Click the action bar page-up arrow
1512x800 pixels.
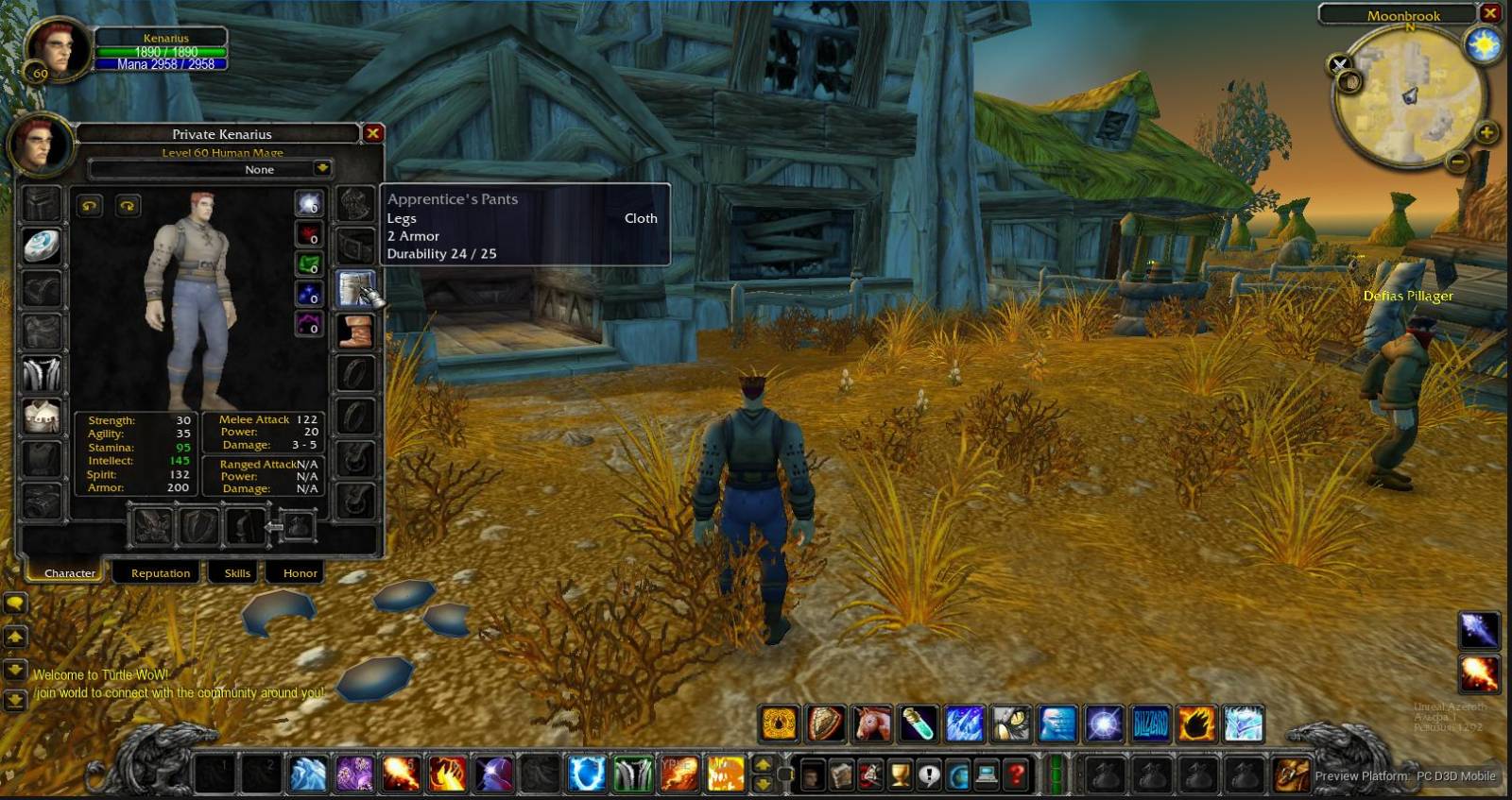761,766
